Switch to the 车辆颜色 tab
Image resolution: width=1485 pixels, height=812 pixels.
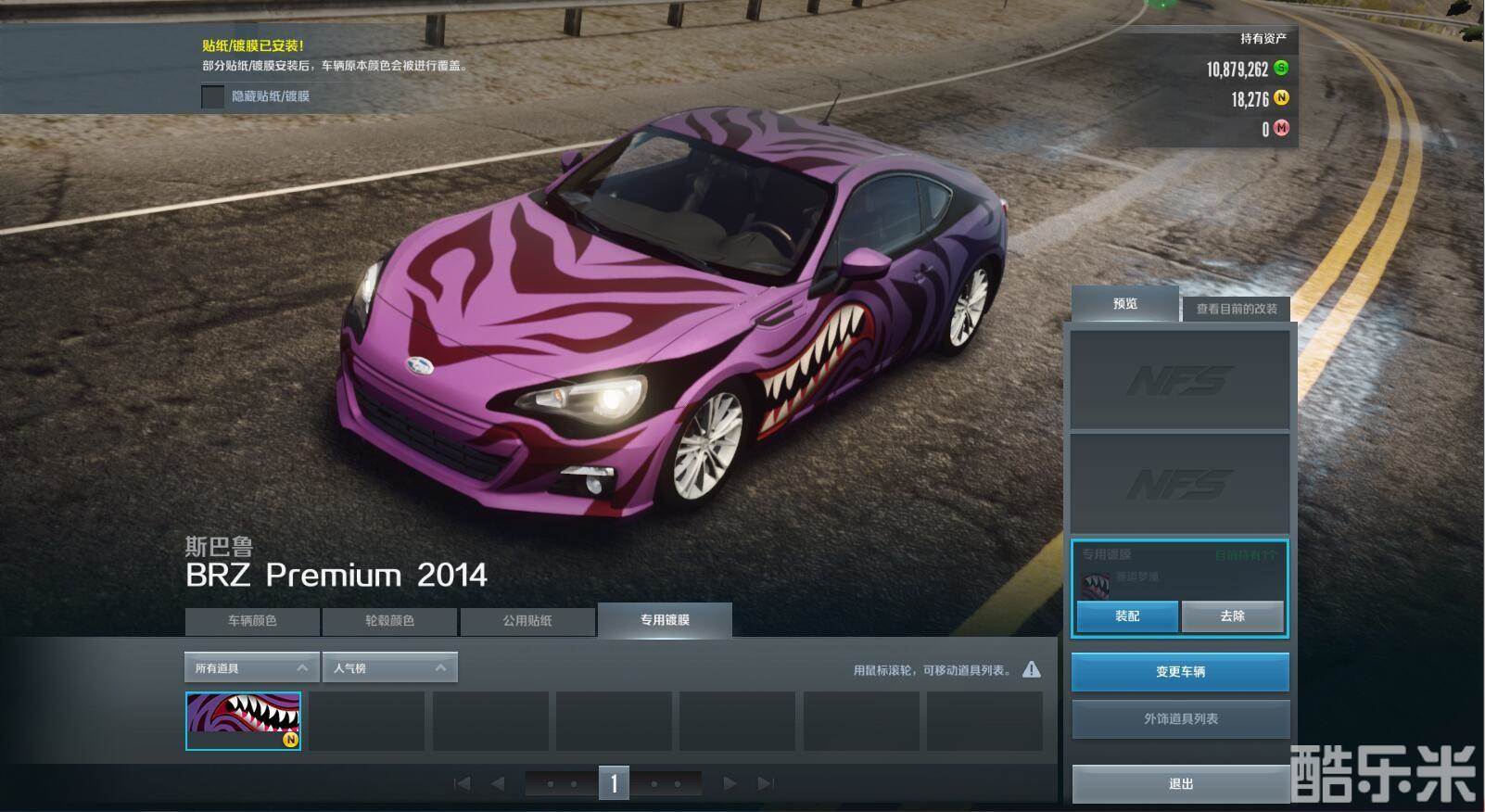point(252,621)
